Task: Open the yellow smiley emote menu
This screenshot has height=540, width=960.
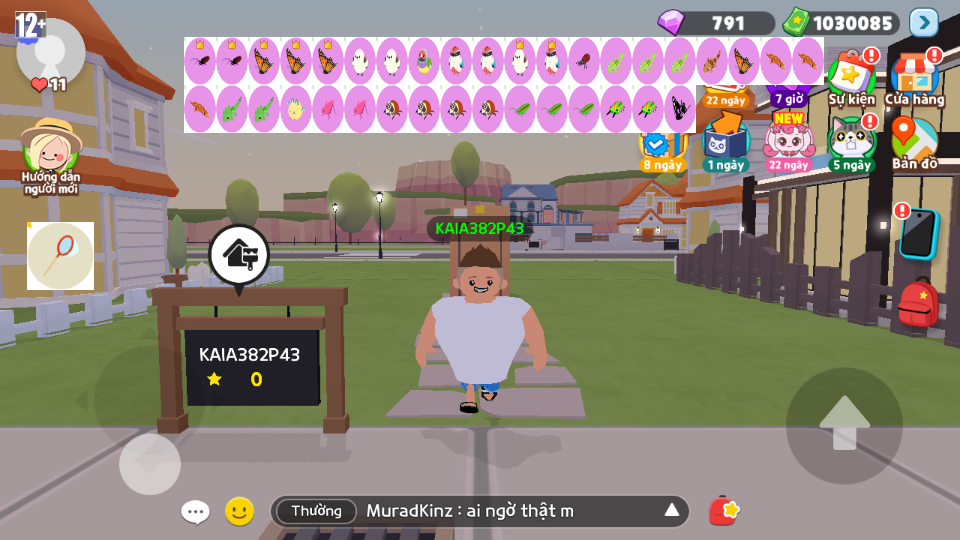Action: click(x=239, y=511)
